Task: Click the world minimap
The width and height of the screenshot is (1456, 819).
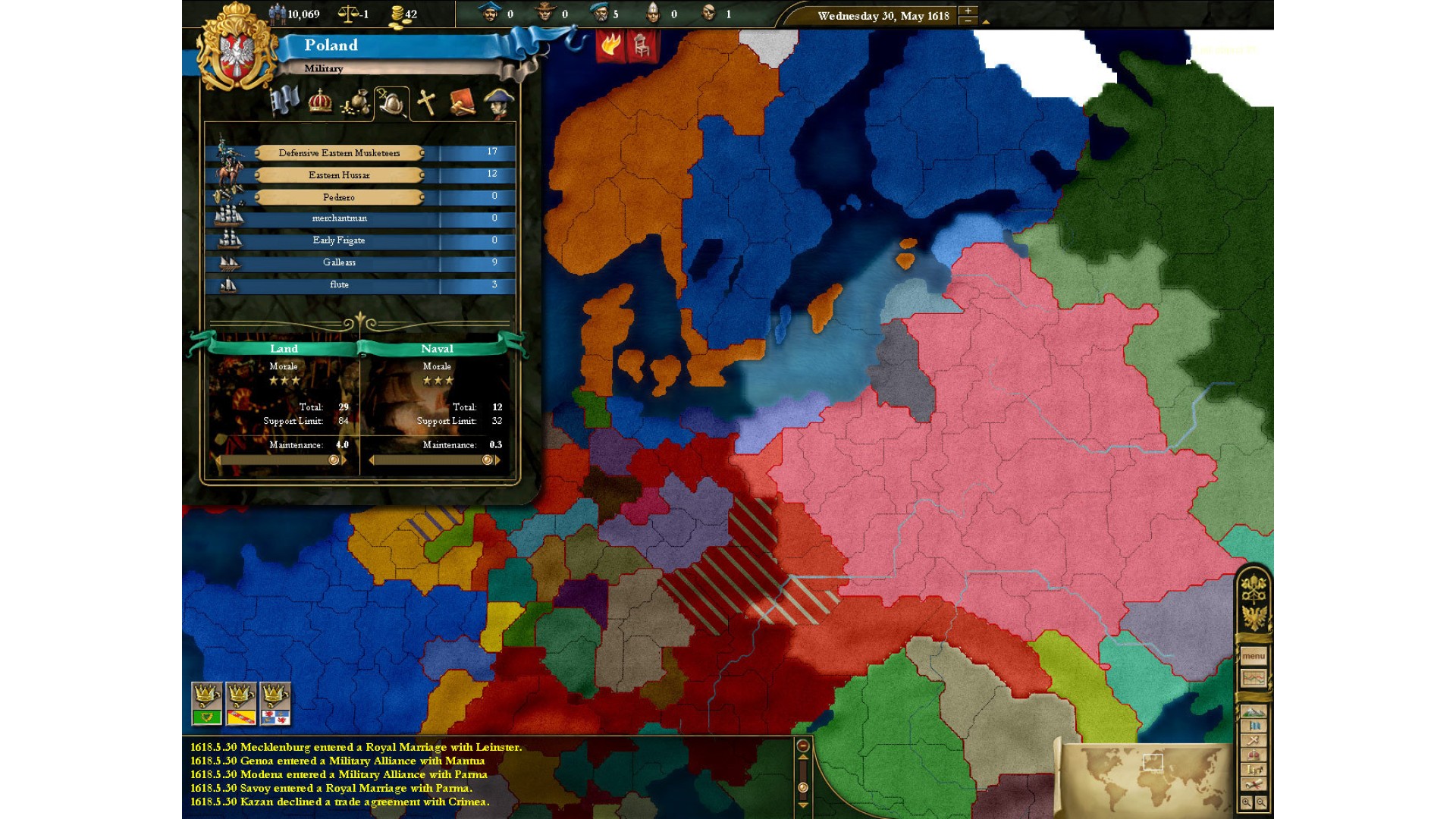Action: click(1145, 775)
